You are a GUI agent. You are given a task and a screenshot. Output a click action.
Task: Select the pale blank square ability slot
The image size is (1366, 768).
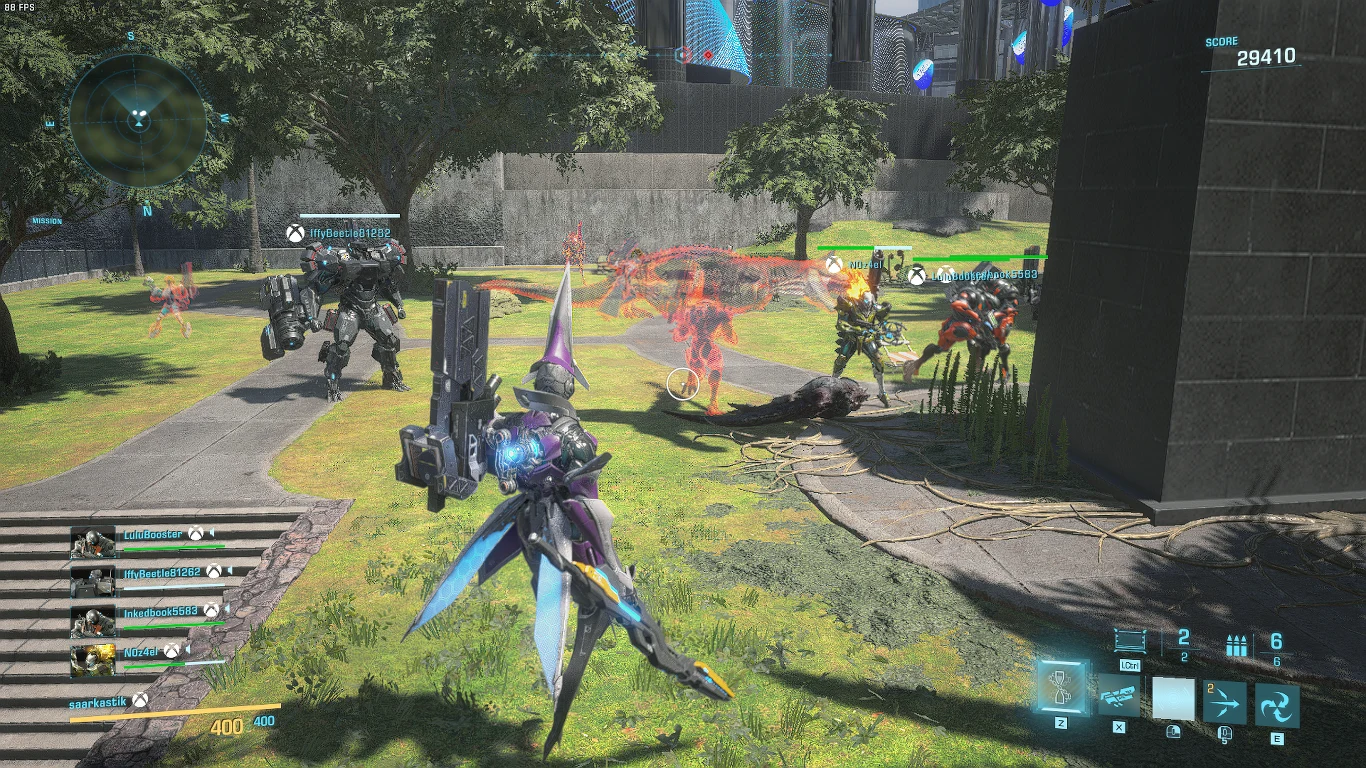click(1173, 698)
